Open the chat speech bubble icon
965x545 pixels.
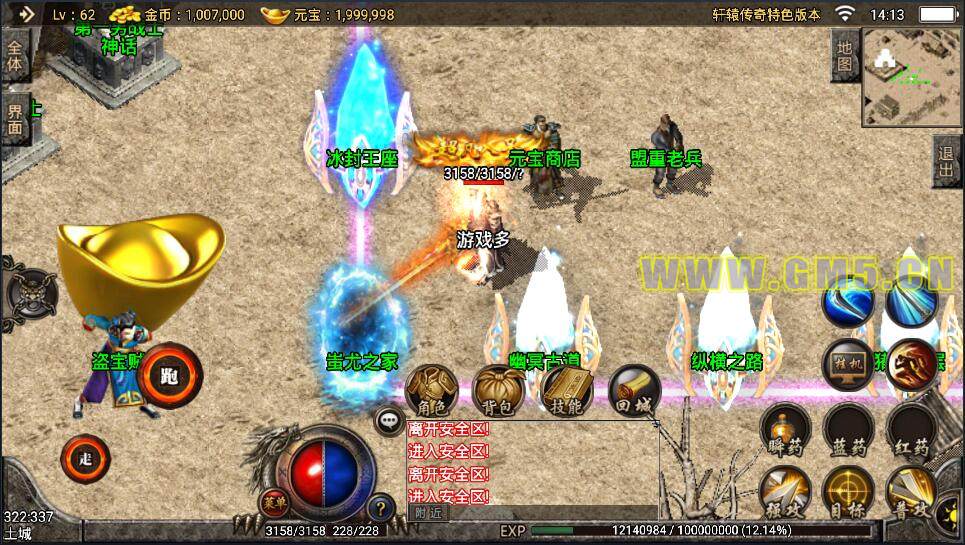(x=389, y=420)
